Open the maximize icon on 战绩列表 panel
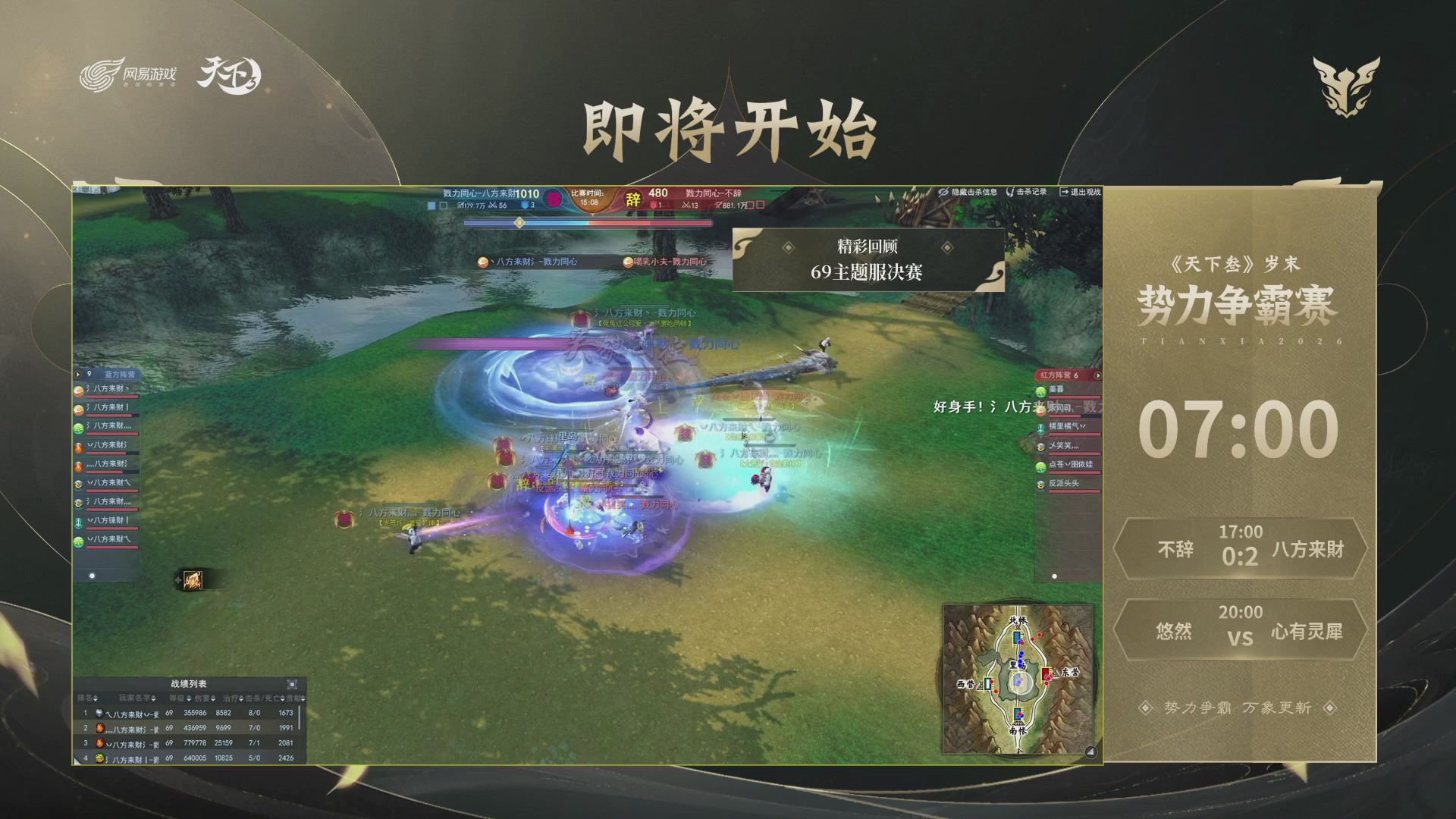 (293, 683)
